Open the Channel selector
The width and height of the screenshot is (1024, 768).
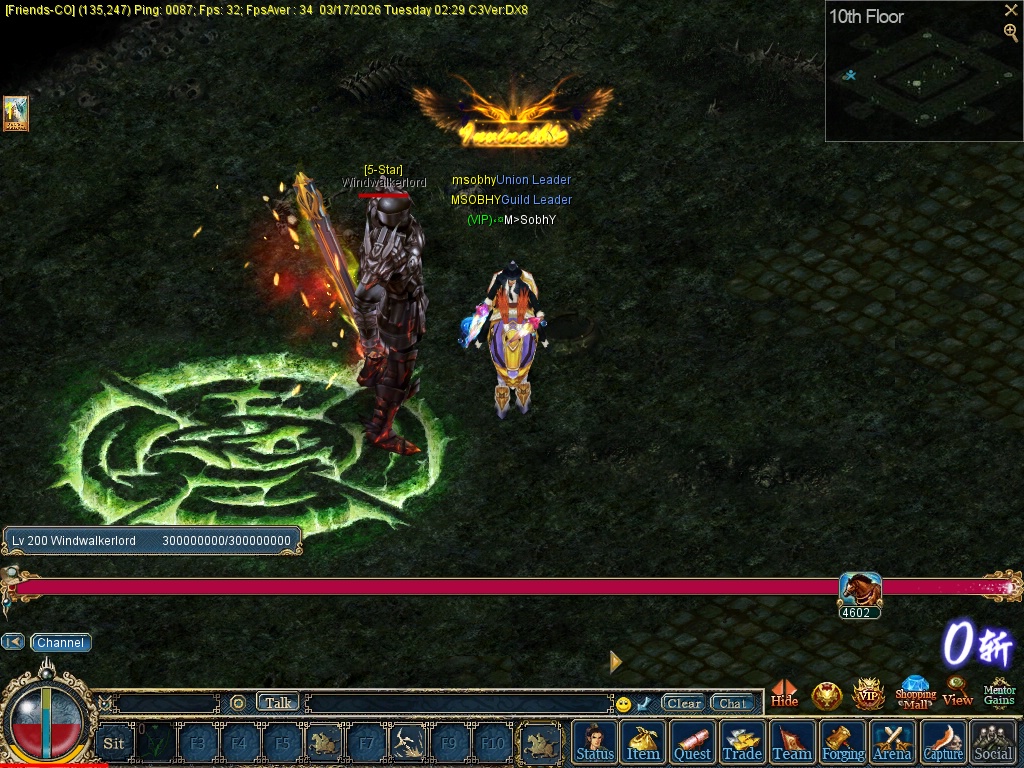[x=60, y=643]
